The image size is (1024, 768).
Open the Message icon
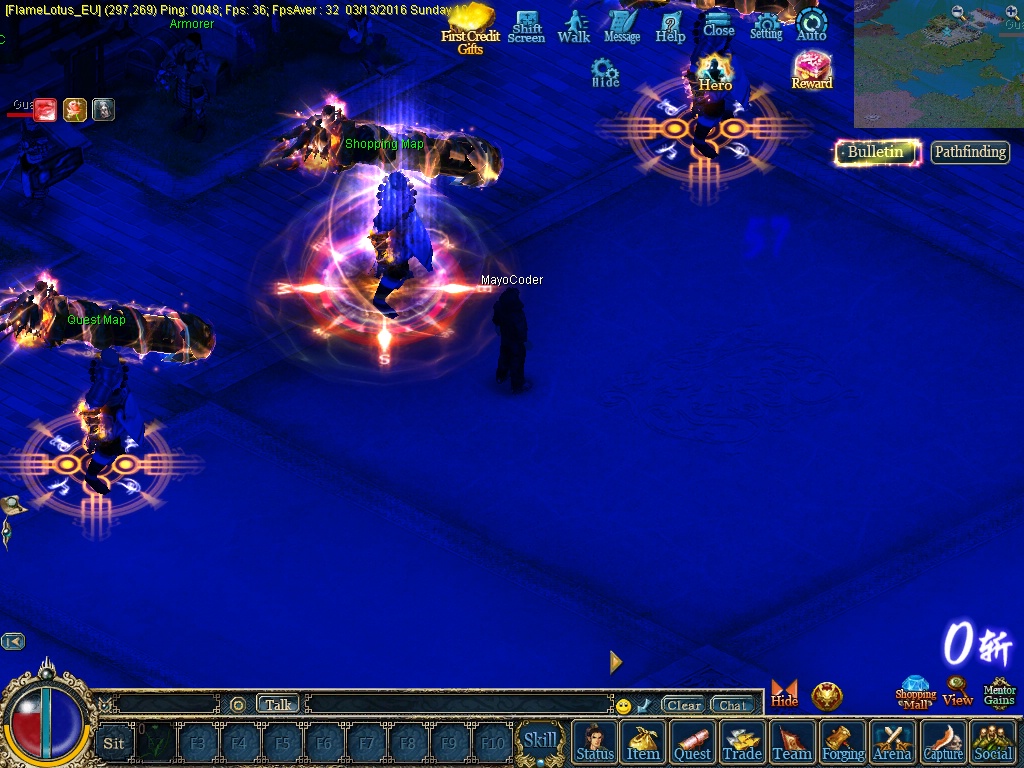pyautogui.click(x=622, y=27)
